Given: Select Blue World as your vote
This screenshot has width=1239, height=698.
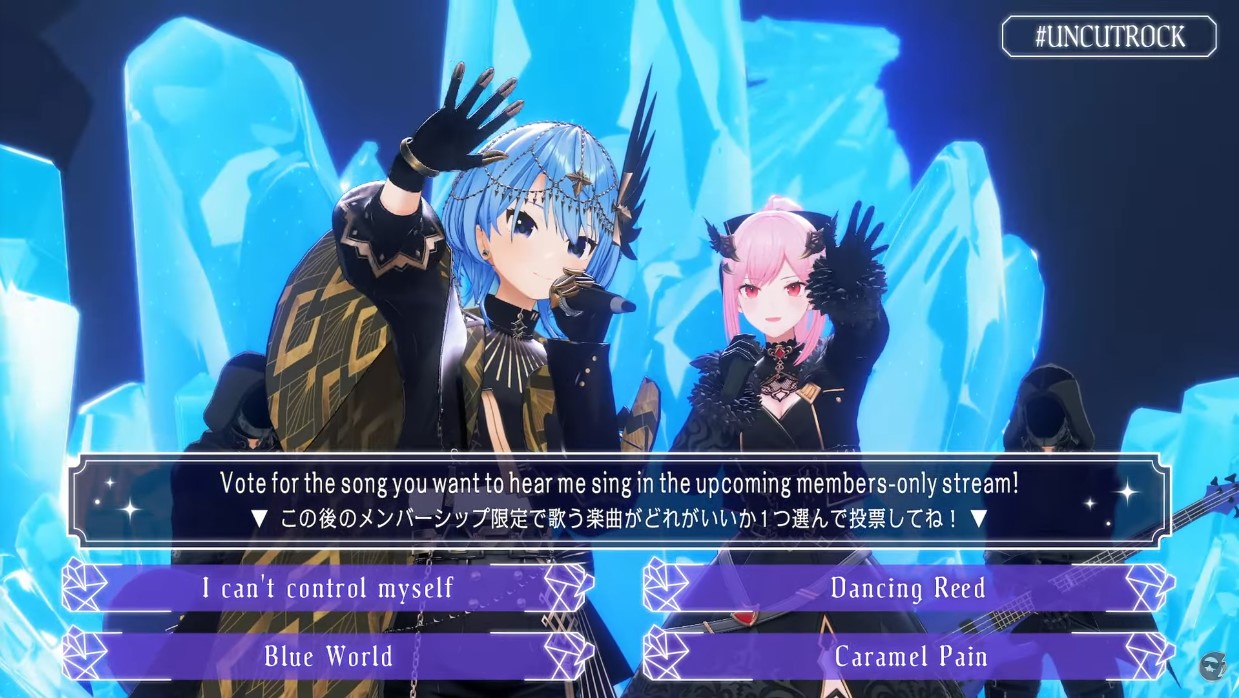Looking at the screenshot, I should pyautogui.click(x=328, y=657).
